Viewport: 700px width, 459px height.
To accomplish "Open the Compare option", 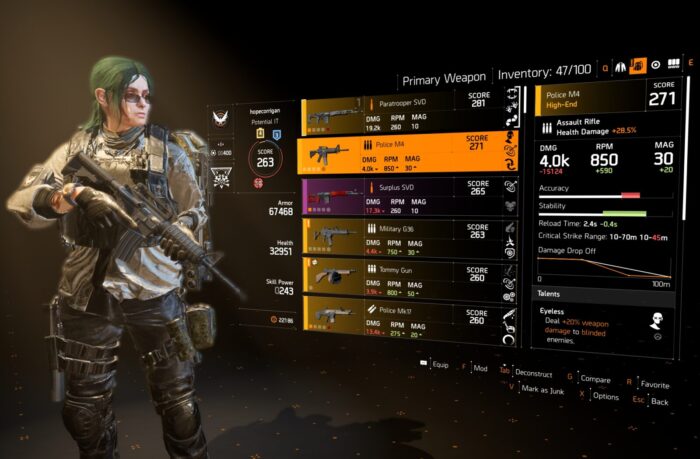I will point(594,378).
